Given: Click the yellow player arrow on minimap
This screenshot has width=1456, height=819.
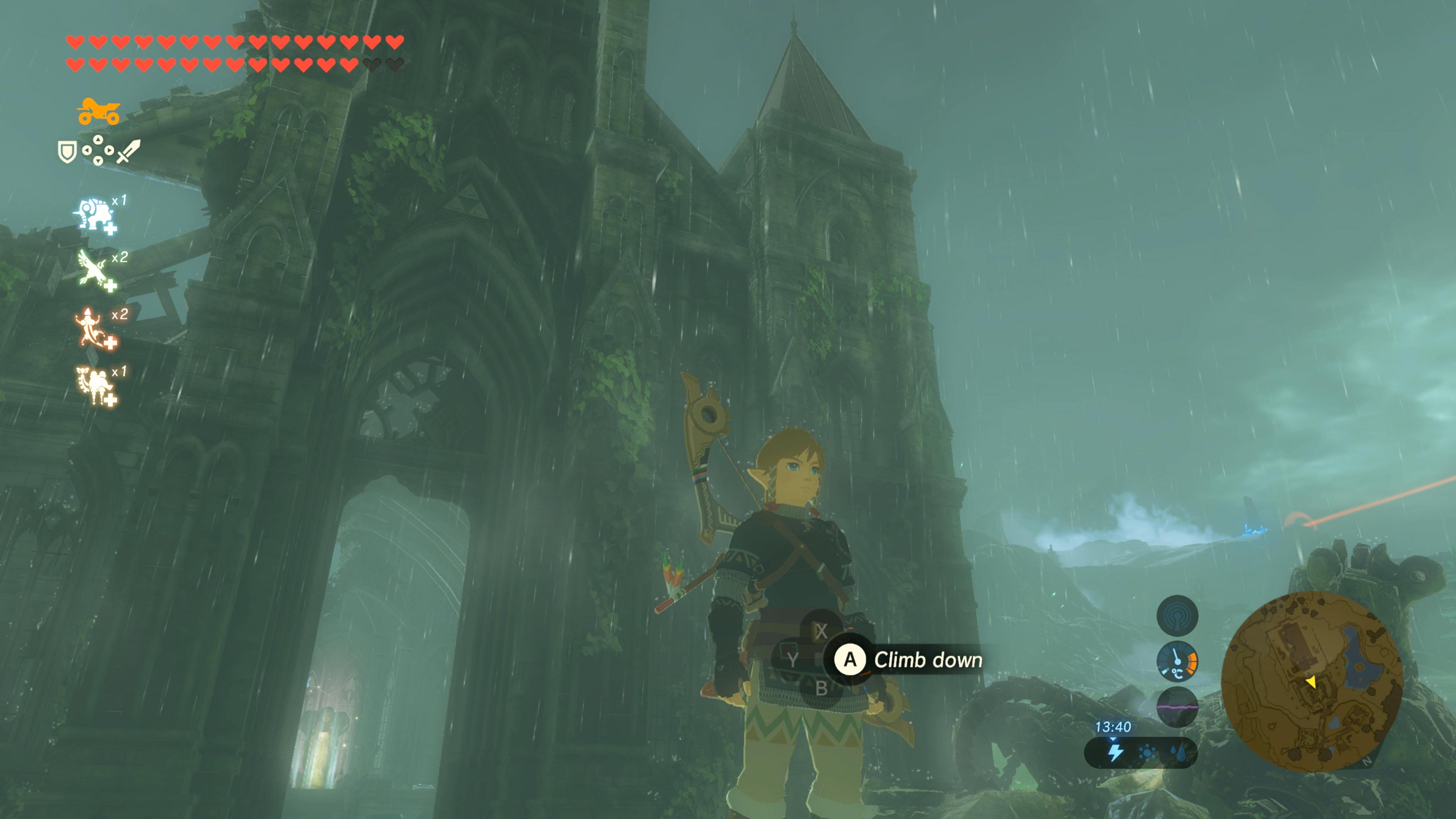Looking at the screenshot, I should (1311, 682).
